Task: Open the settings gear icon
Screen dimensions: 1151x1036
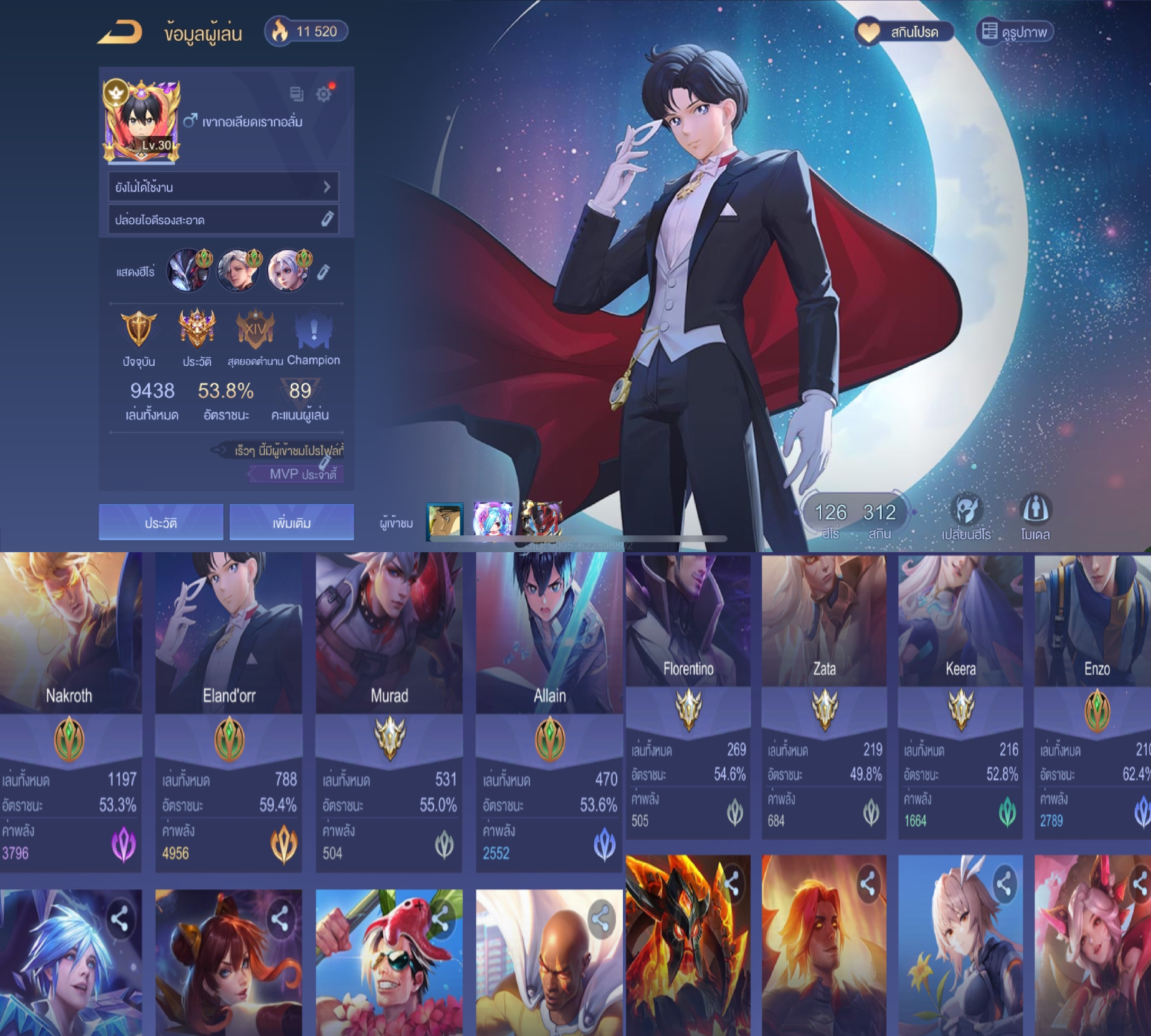Action: (x=324, y=94)
